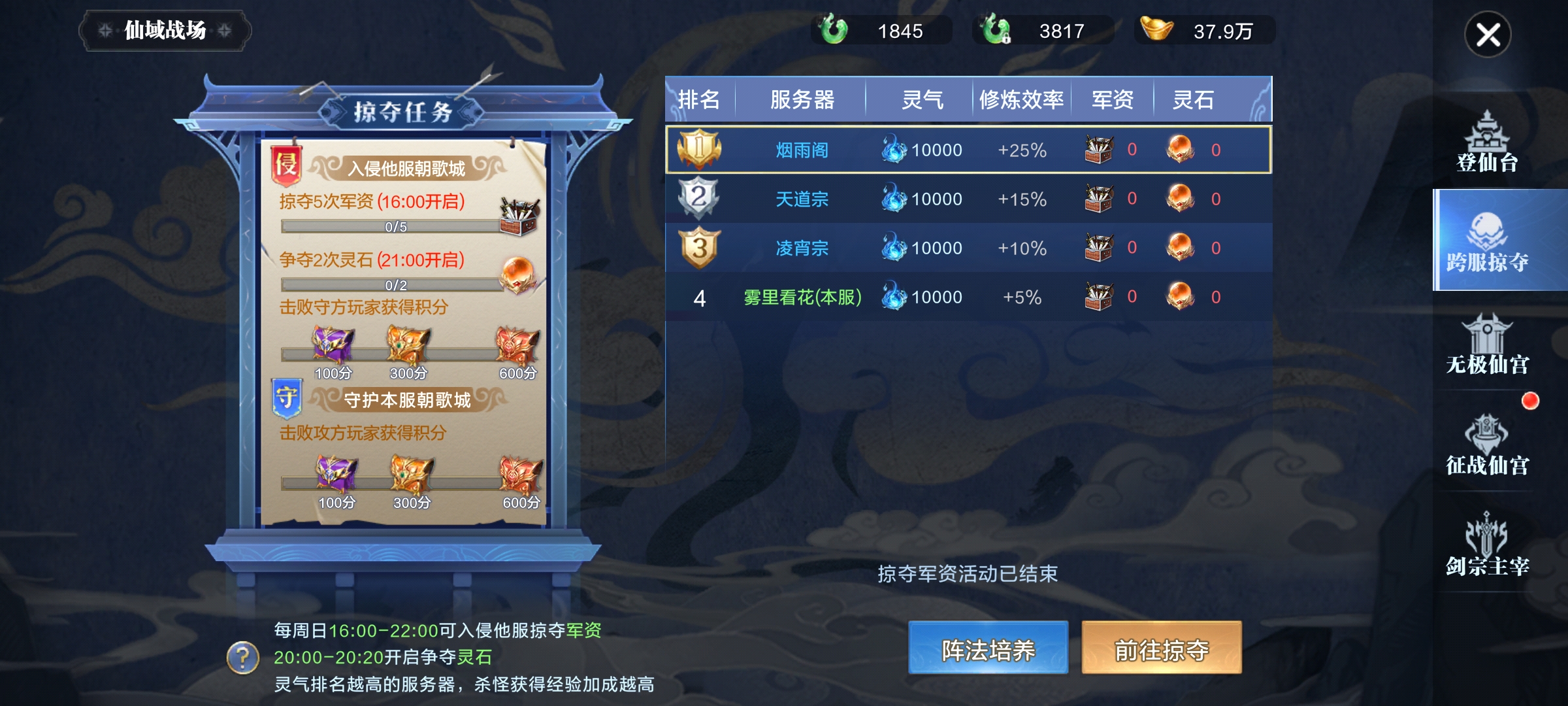Open the 阵法培养 formation training
The width and height of the screenshot is (1568, 706).
988,648
